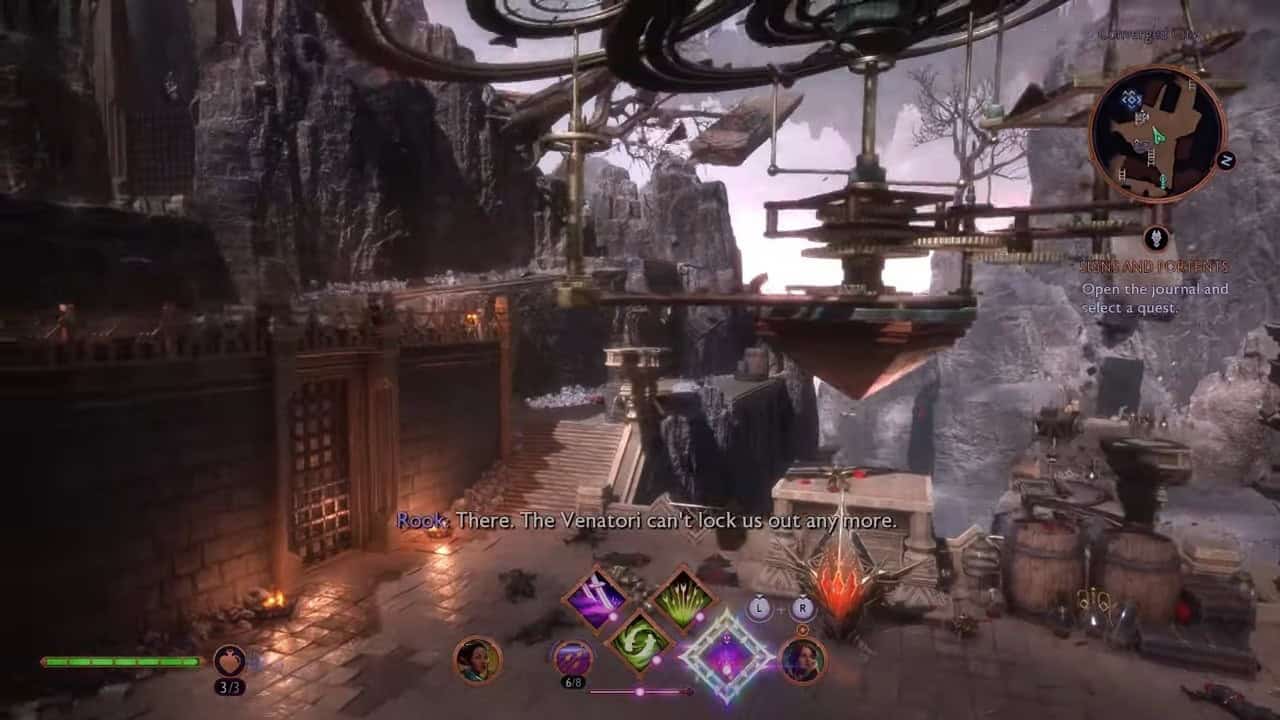Select the left companion portrait
The image size is (1280, 720).
[477, 660]
